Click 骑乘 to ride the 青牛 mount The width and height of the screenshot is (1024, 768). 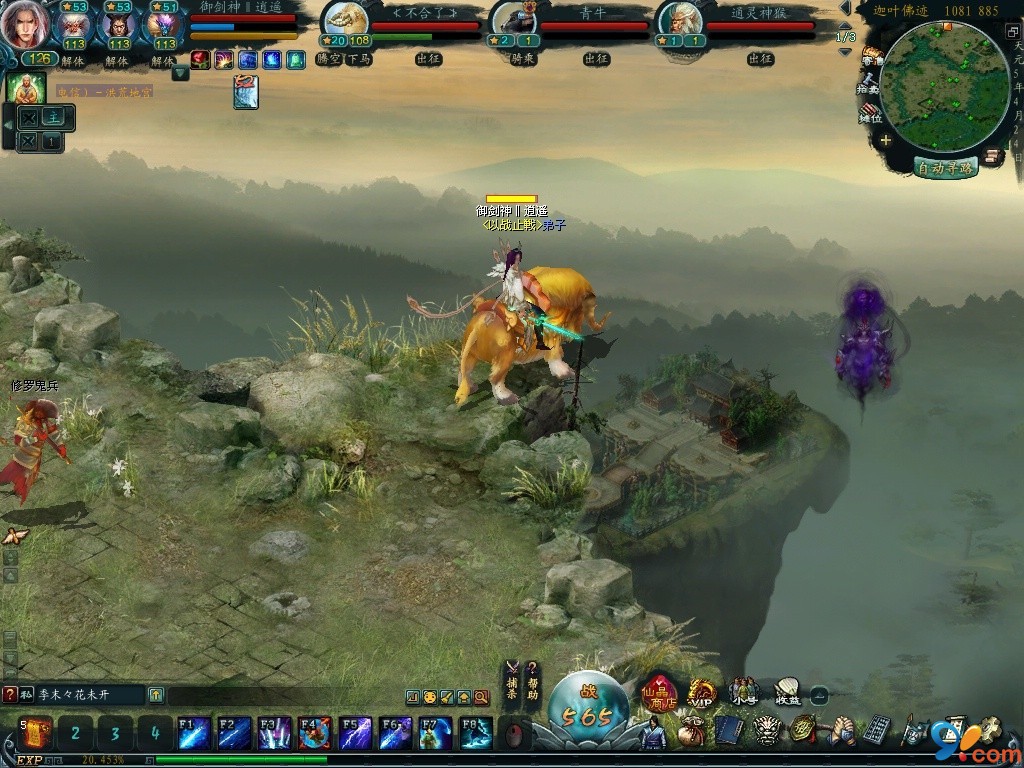524,59
